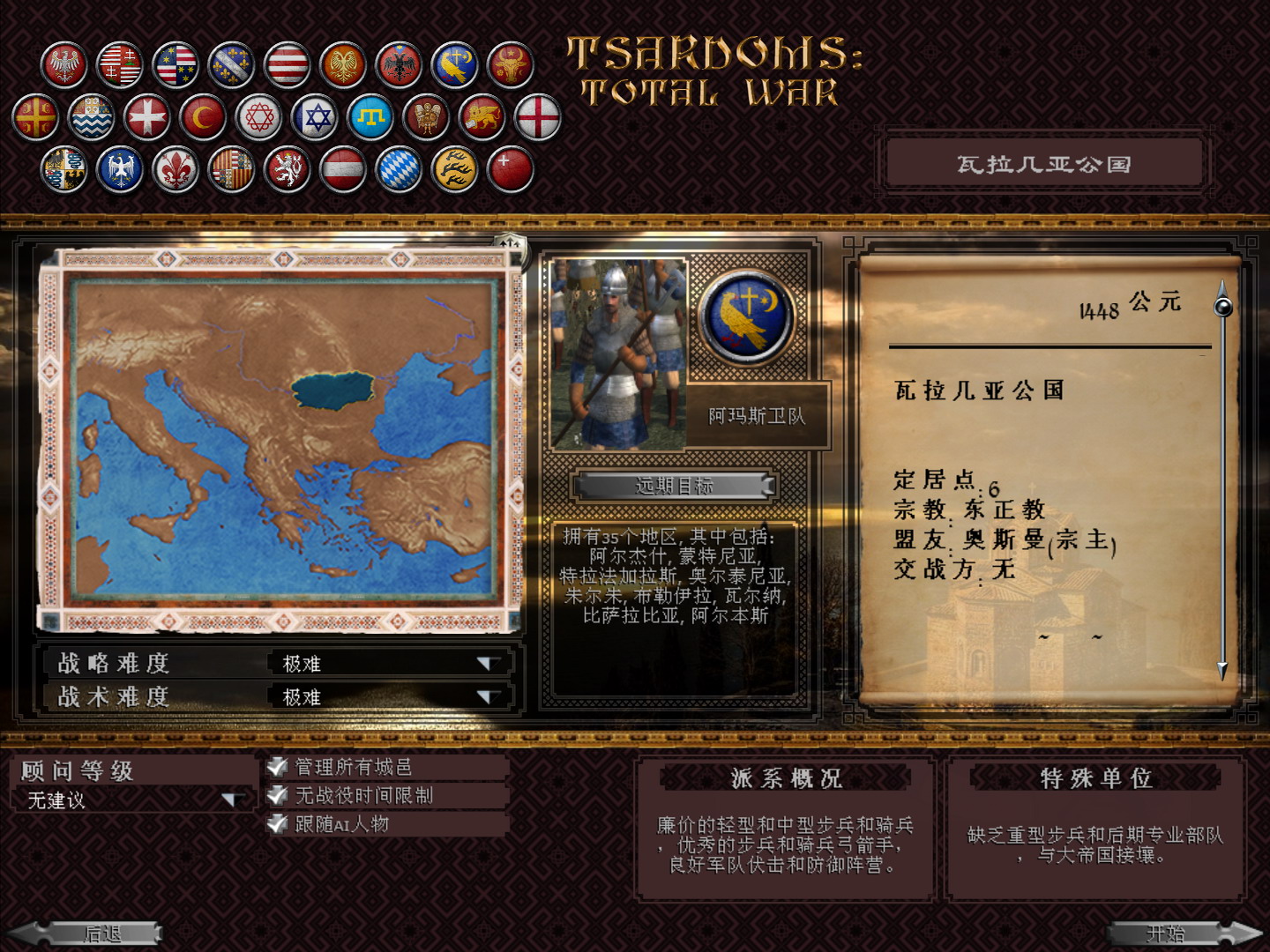
Task: Select the 特殊单位 section header
Action: 1095,778
